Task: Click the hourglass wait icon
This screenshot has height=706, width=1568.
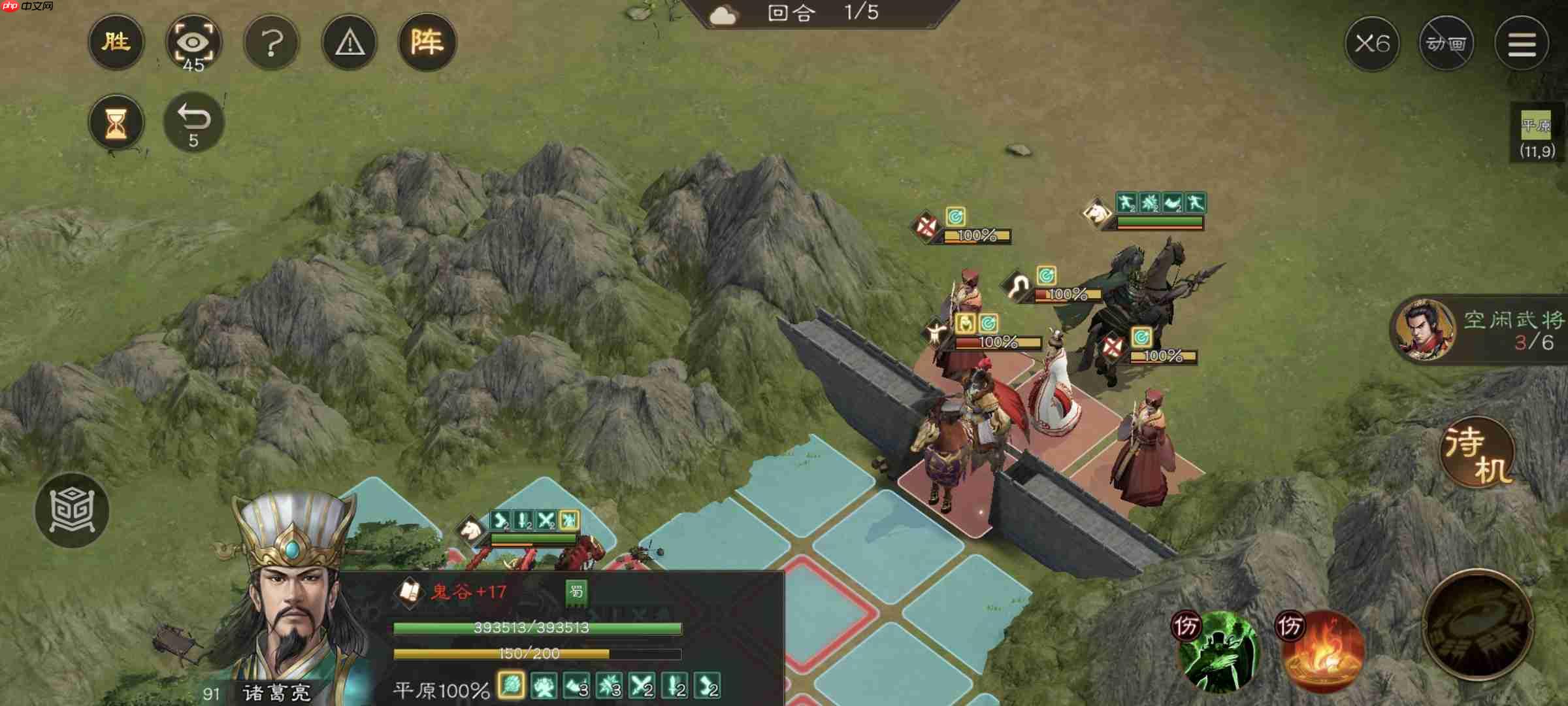Action: tap(116, 122)
